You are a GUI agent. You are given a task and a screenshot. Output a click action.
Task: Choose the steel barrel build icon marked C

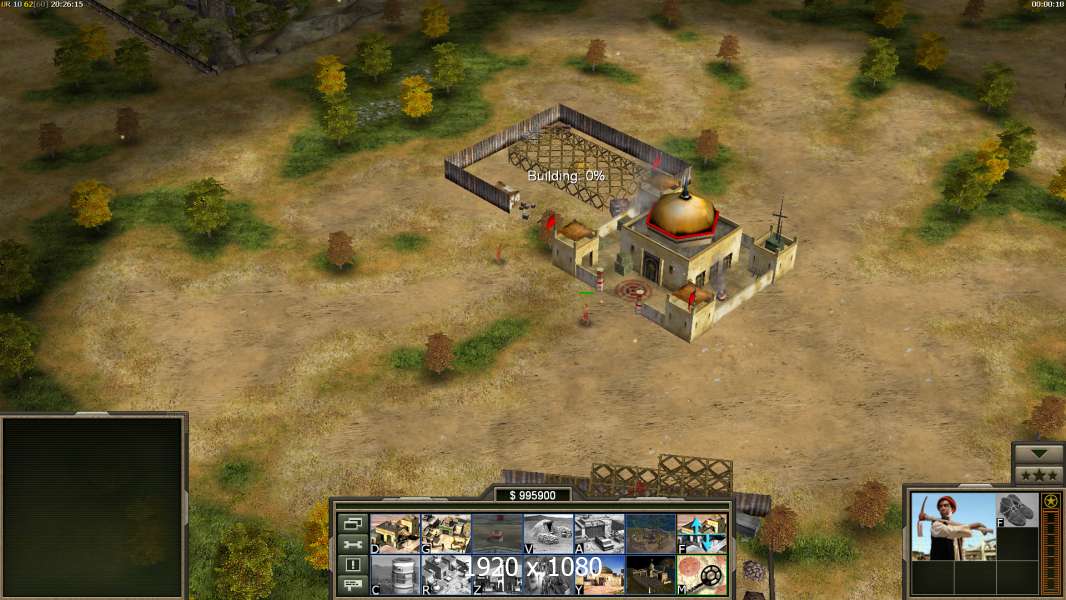pos(395,574)
